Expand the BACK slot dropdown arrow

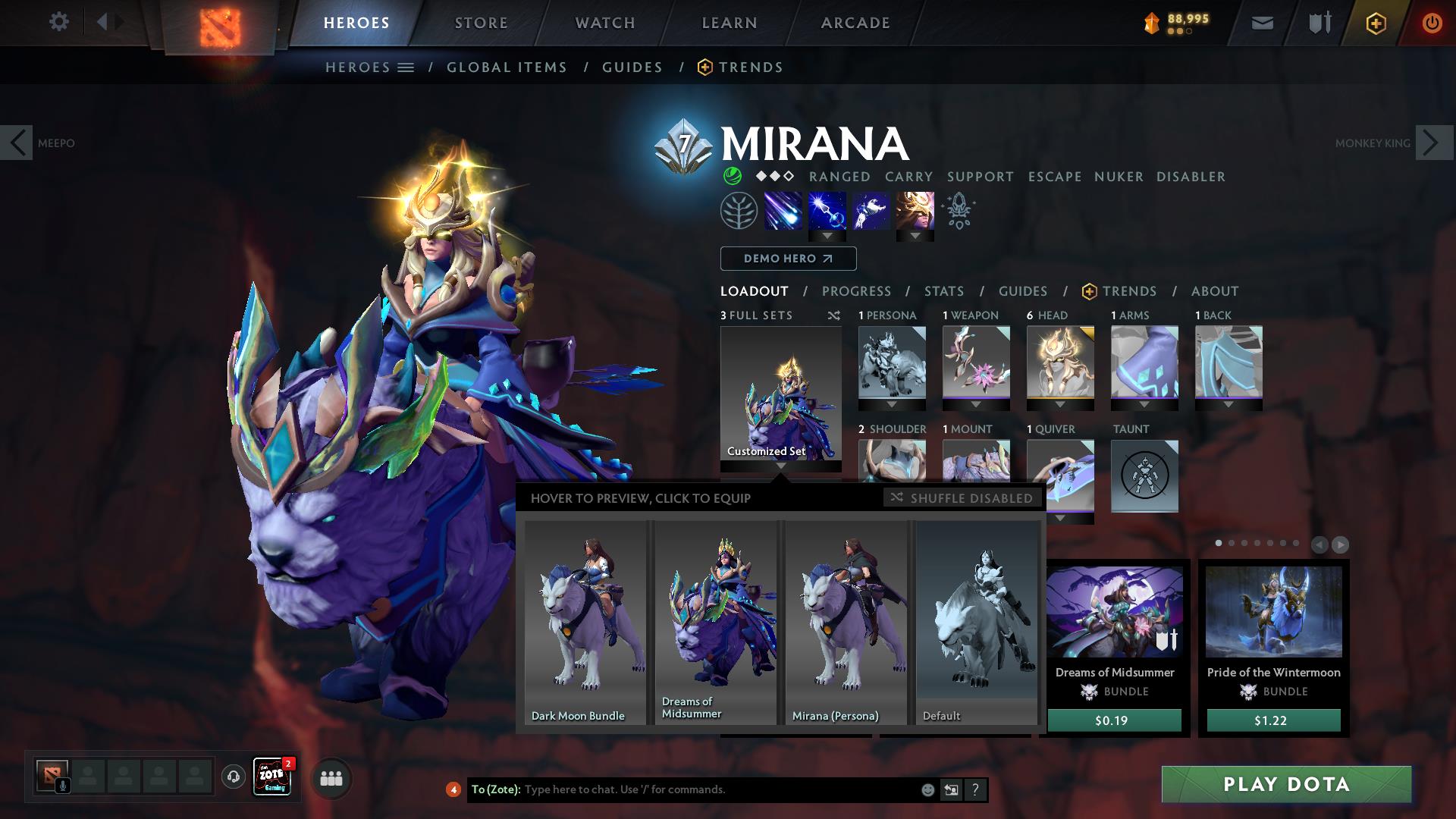click(1229, 405)
